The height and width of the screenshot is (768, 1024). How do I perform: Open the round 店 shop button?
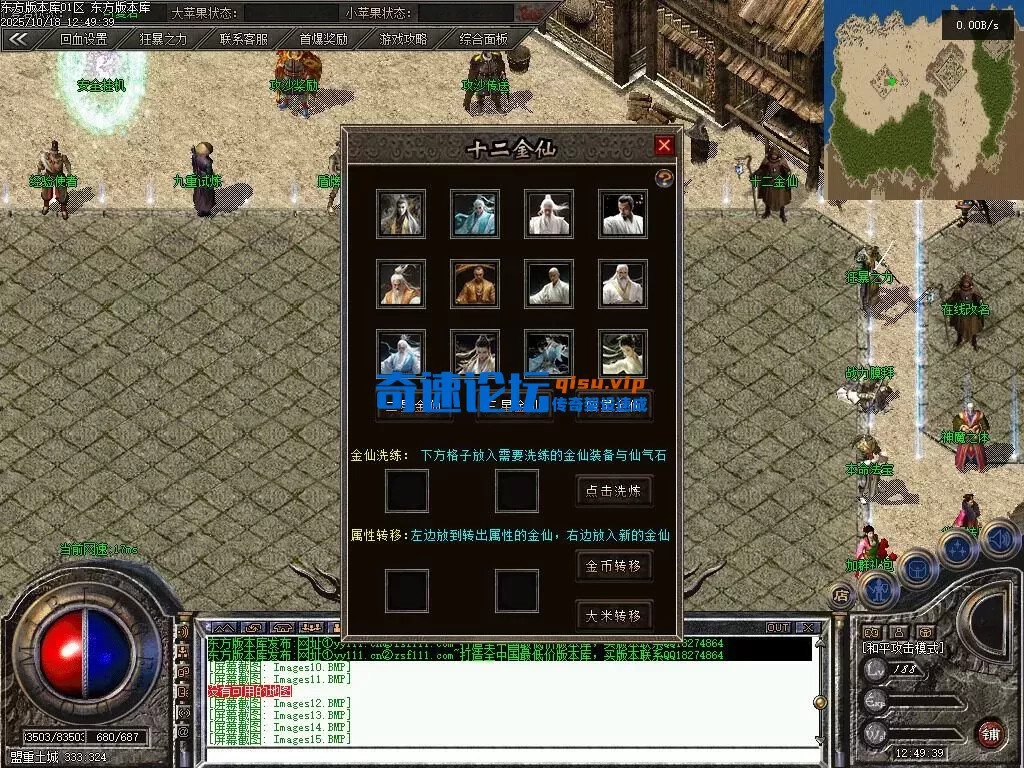(842, 594)
